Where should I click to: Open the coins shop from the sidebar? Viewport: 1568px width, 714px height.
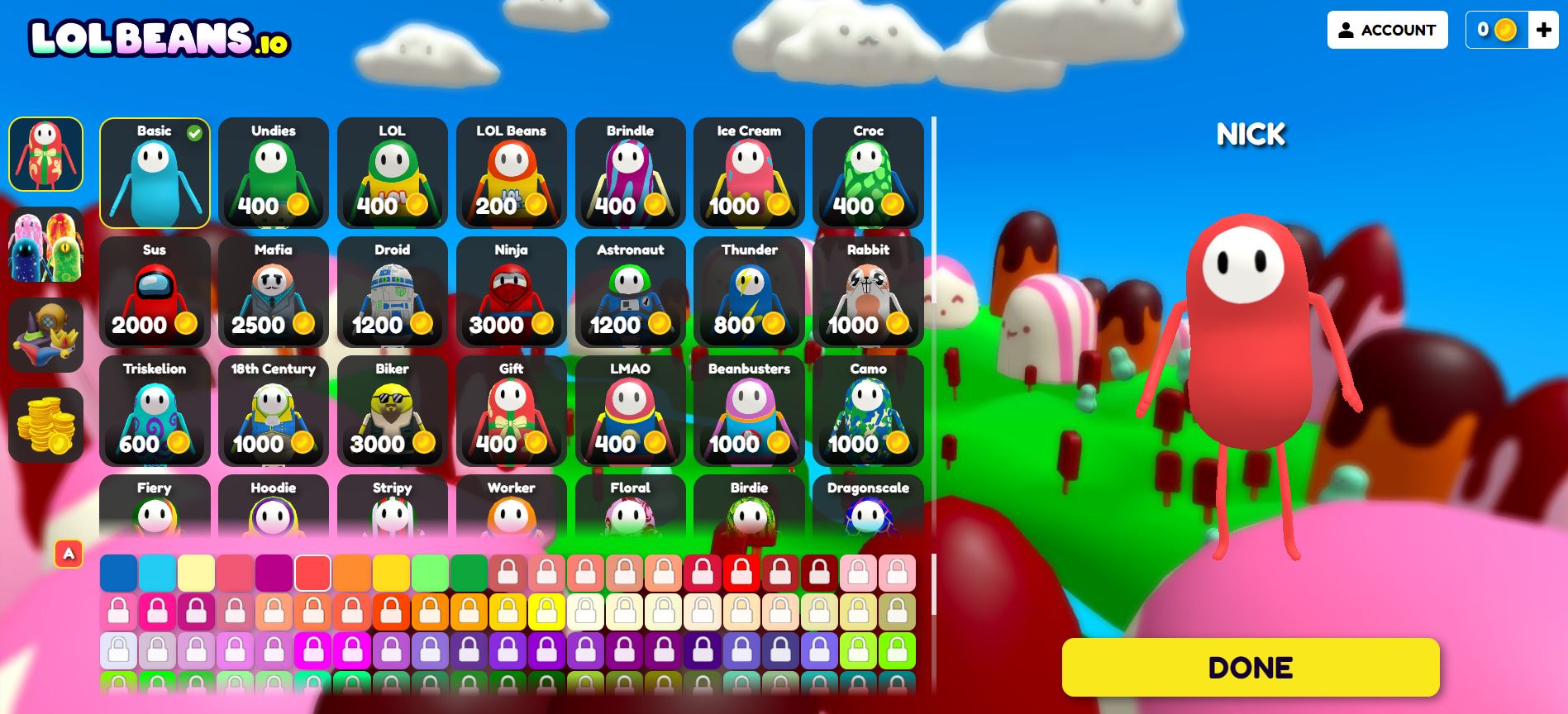(46, 426)
